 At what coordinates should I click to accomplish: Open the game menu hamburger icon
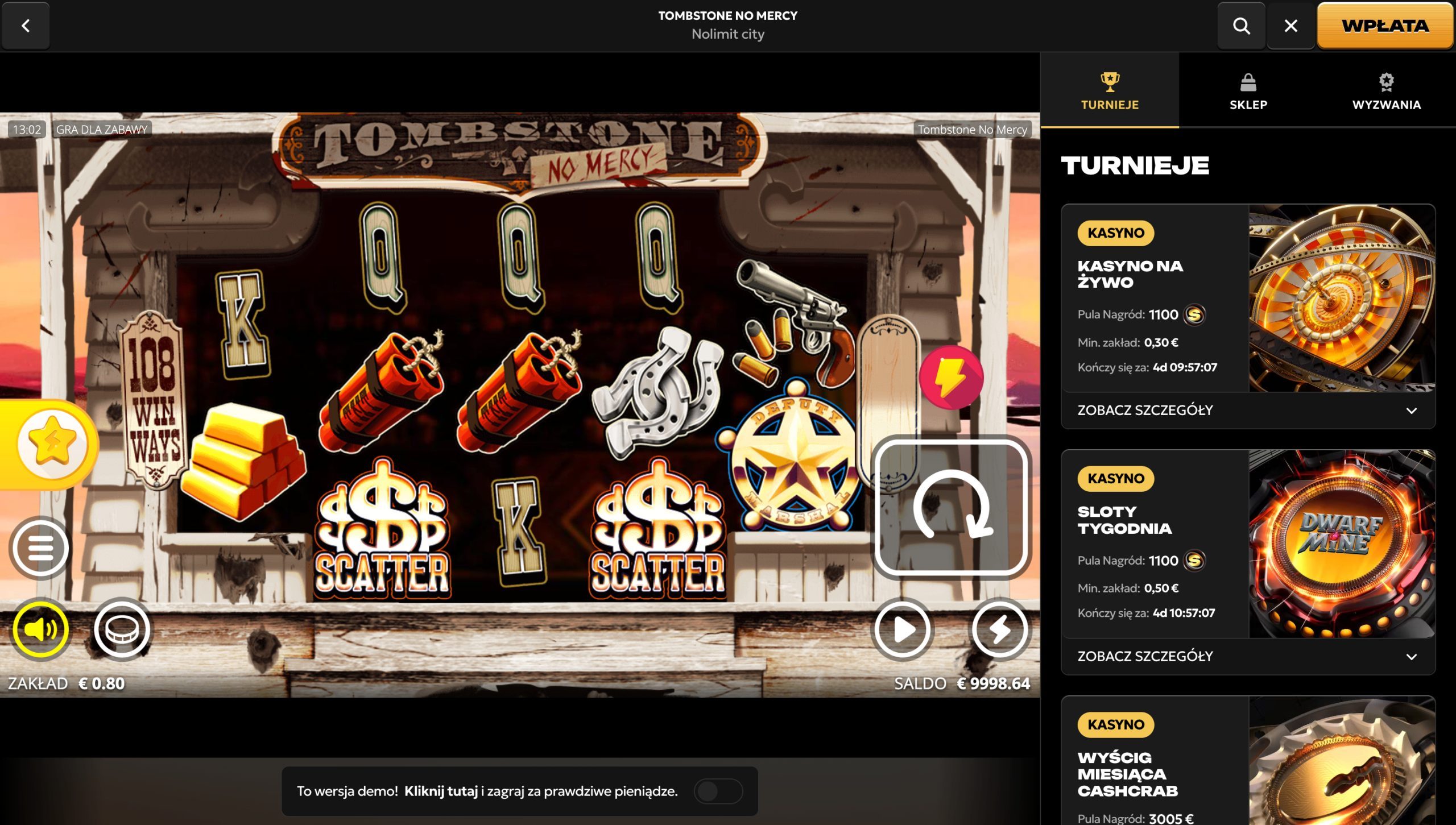pos(41,548)
